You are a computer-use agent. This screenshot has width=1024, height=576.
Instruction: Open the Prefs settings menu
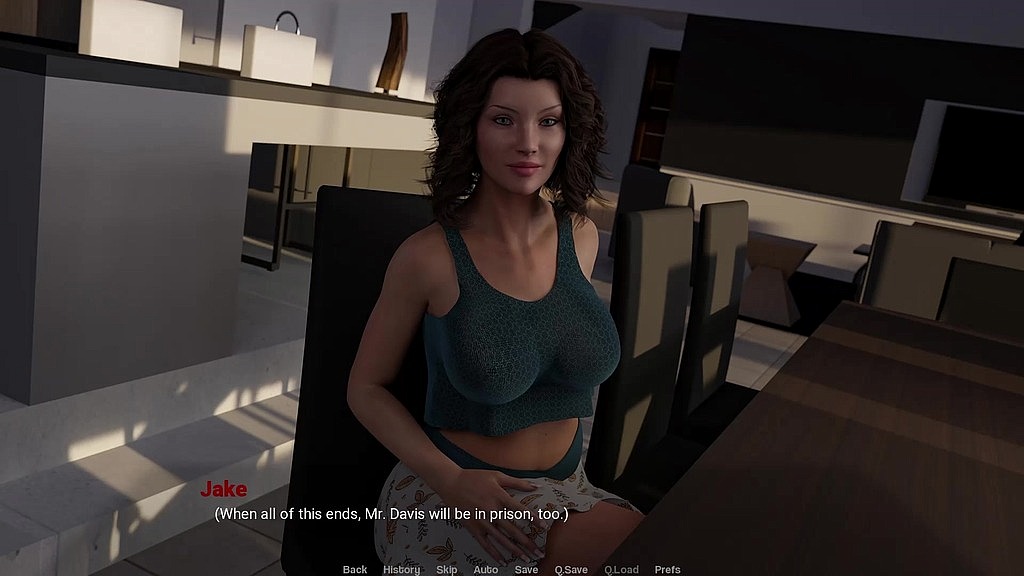tap(667, 569)
